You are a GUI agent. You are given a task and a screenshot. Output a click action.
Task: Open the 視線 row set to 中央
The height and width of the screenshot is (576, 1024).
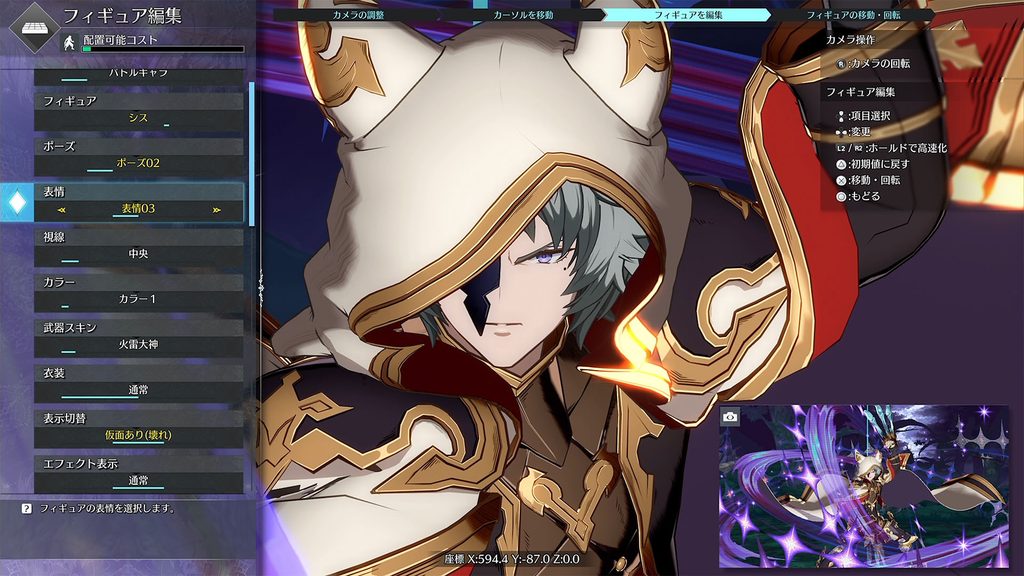coord(139,246)
